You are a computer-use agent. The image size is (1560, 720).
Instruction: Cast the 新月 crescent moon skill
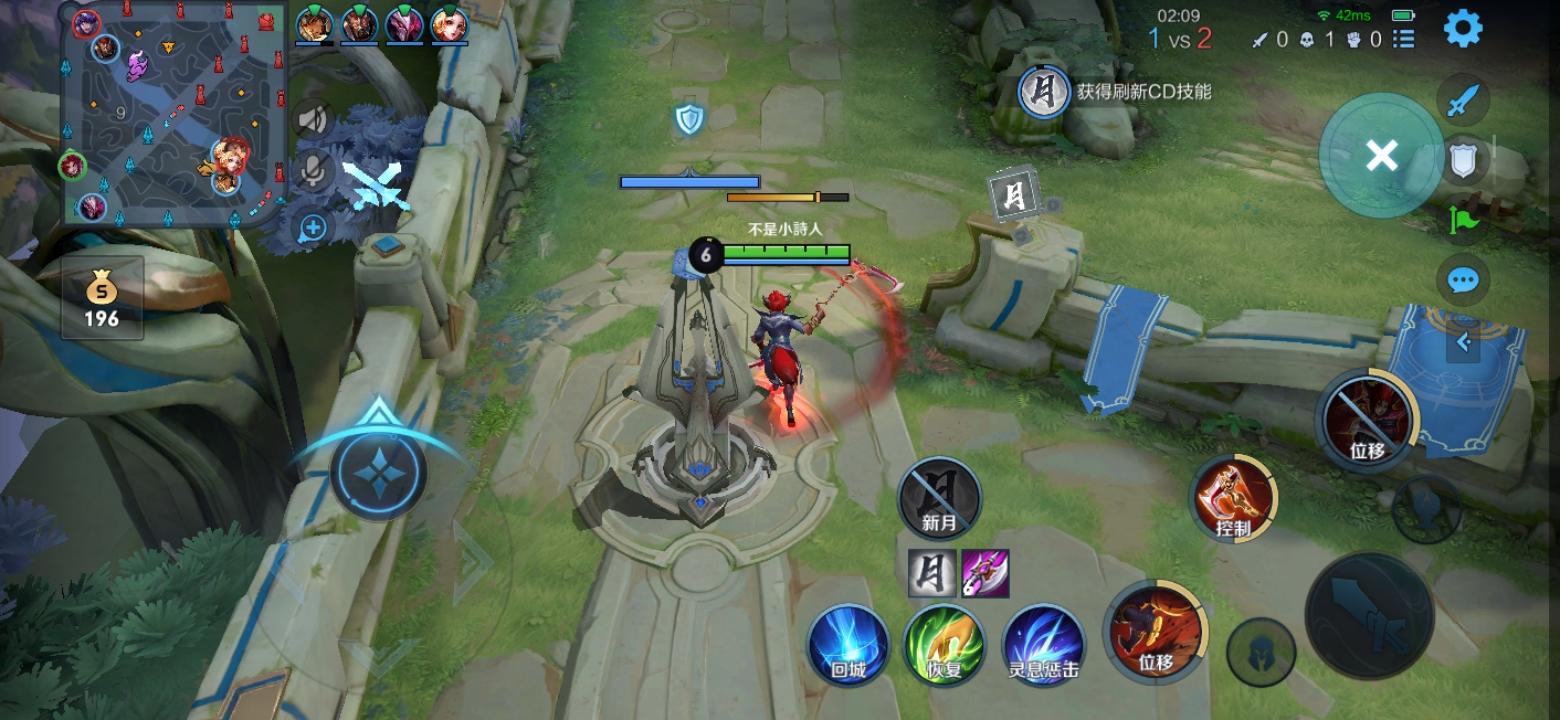[938, 497]
